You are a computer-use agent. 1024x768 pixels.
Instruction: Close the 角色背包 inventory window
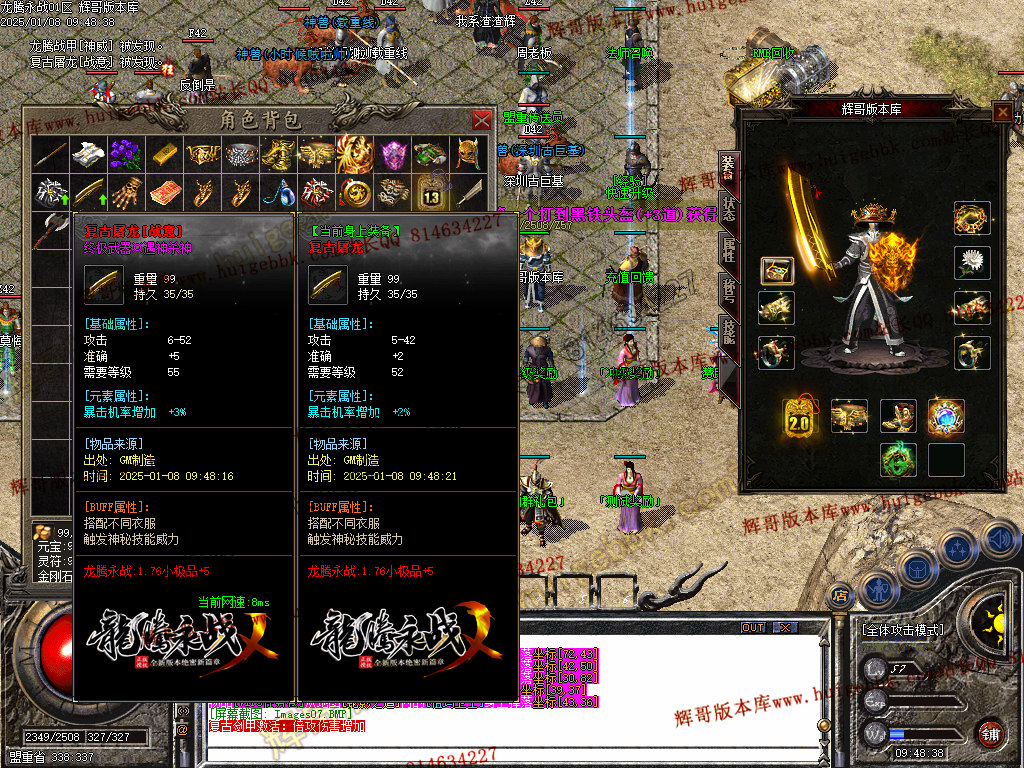481,120
